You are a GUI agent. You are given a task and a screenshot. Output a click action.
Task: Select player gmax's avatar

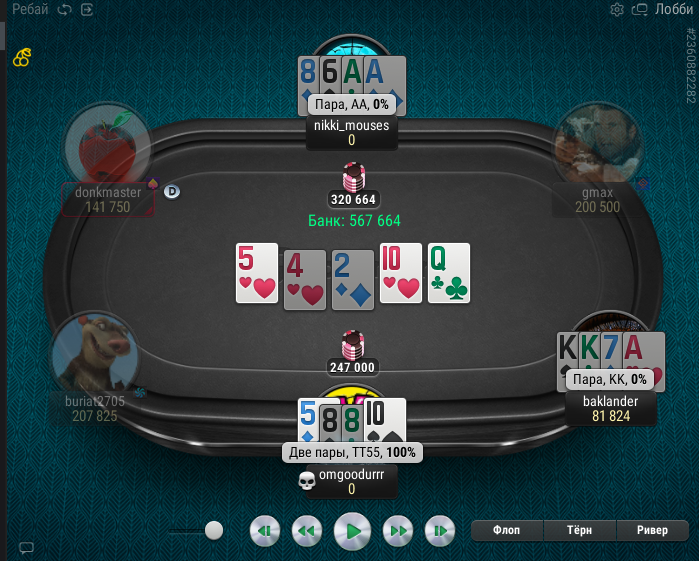click(597, 146)
